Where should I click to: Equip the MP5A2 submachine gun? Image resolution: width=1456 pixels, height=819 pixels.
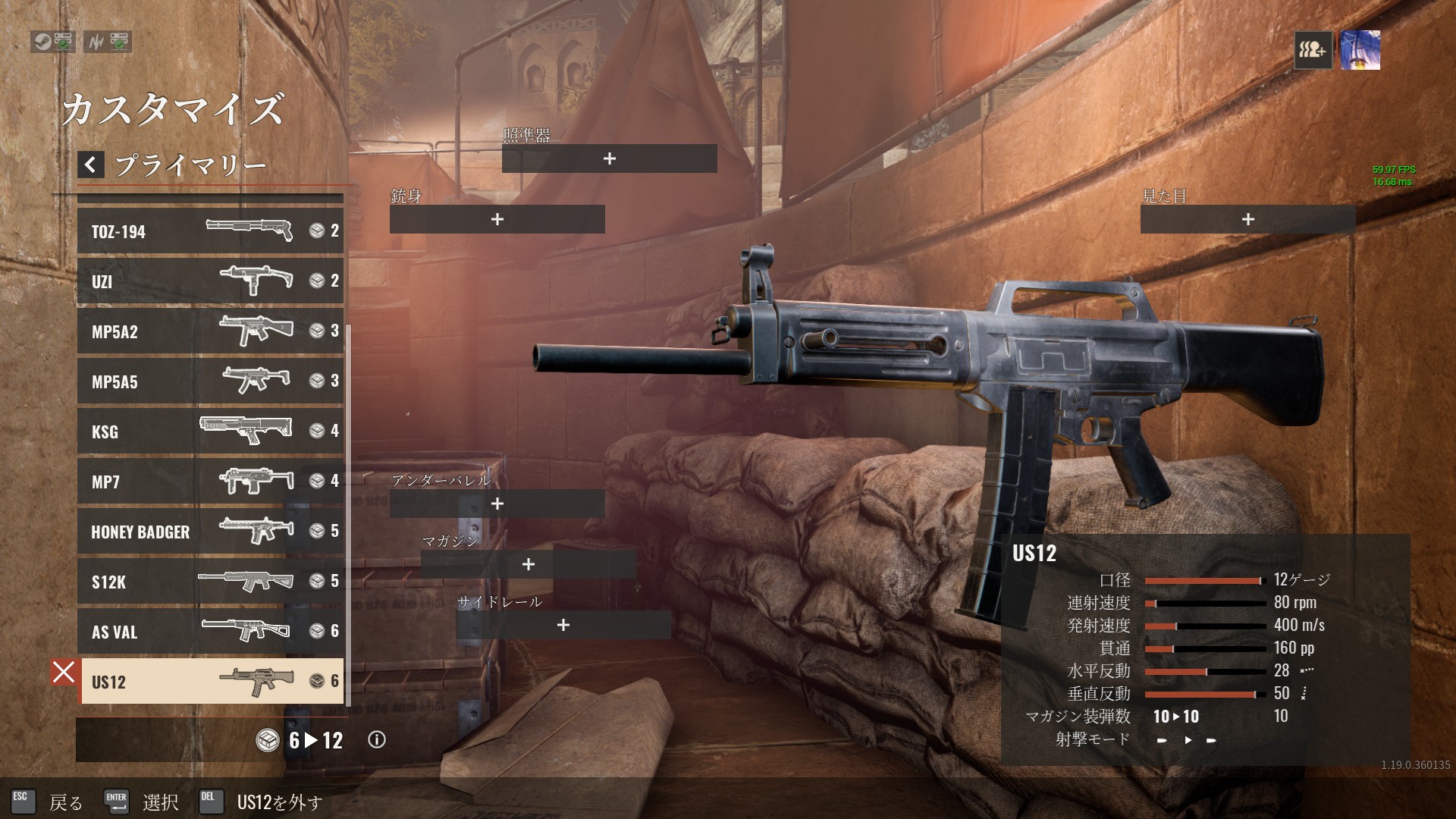[210, 331]
